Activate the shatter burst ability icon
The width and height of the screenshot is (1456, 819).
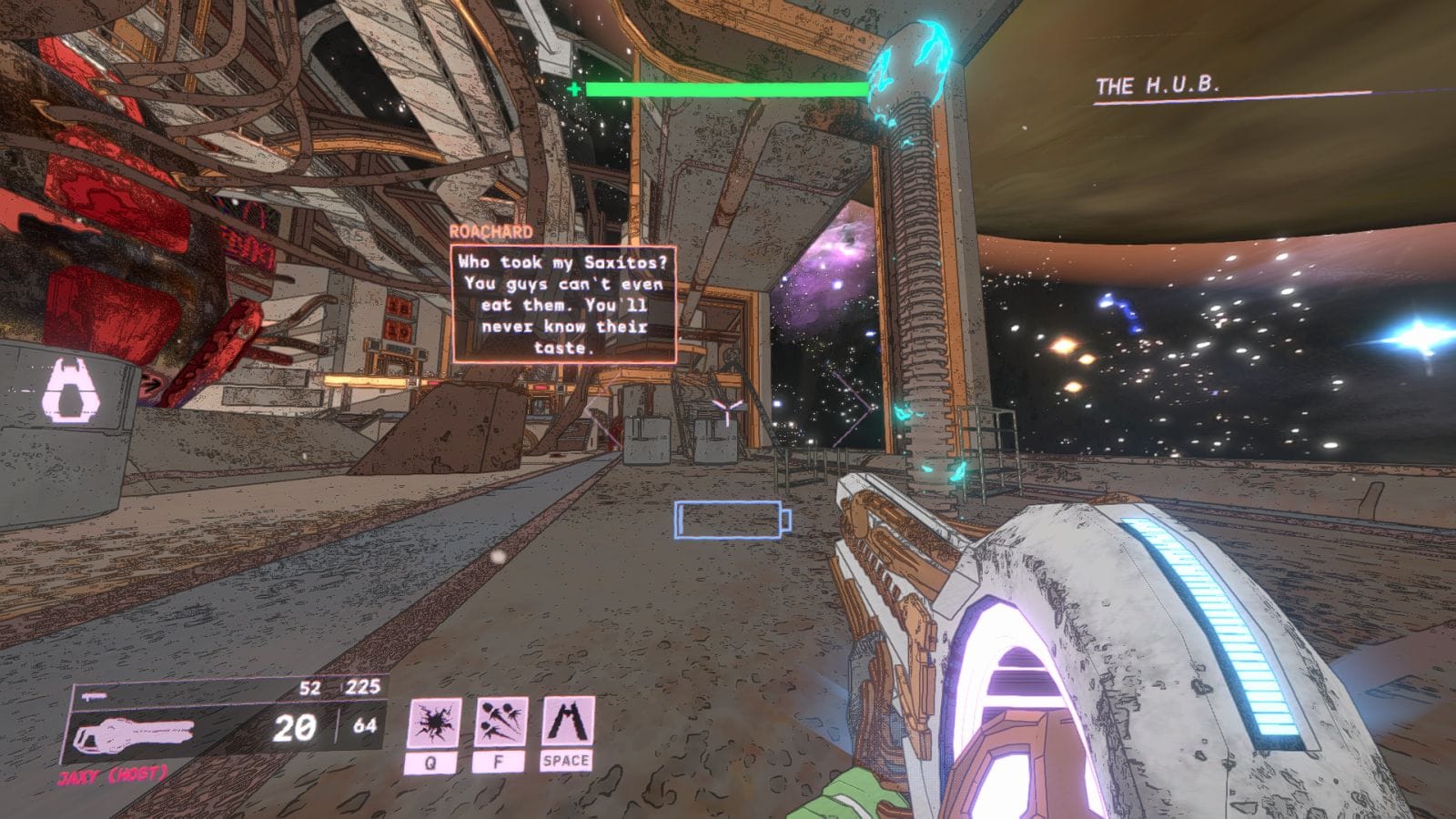tap(432, 723)
